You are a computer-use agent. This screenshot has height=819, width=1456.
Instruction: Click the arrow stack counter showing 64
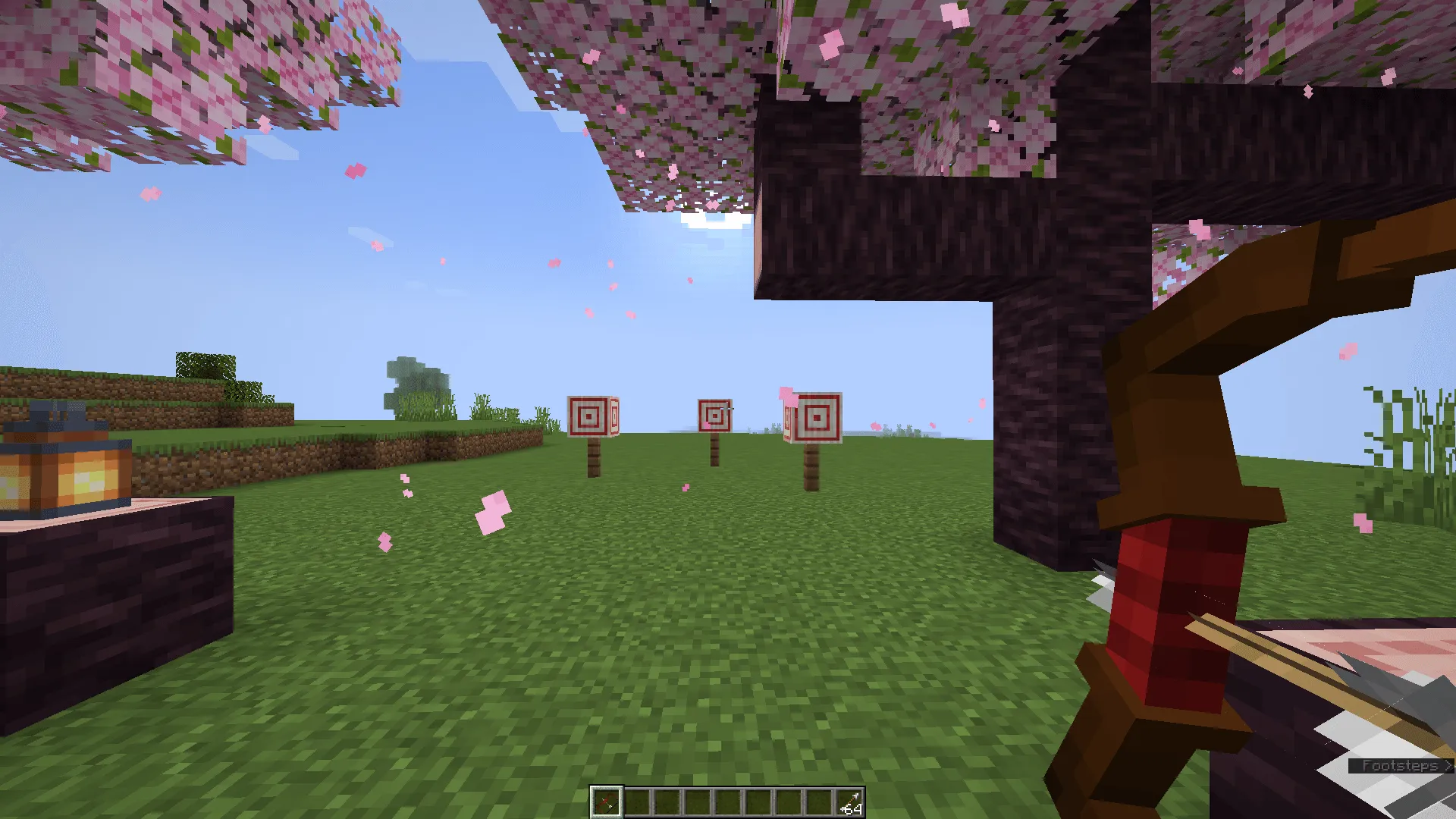click(x=851, y=806)
